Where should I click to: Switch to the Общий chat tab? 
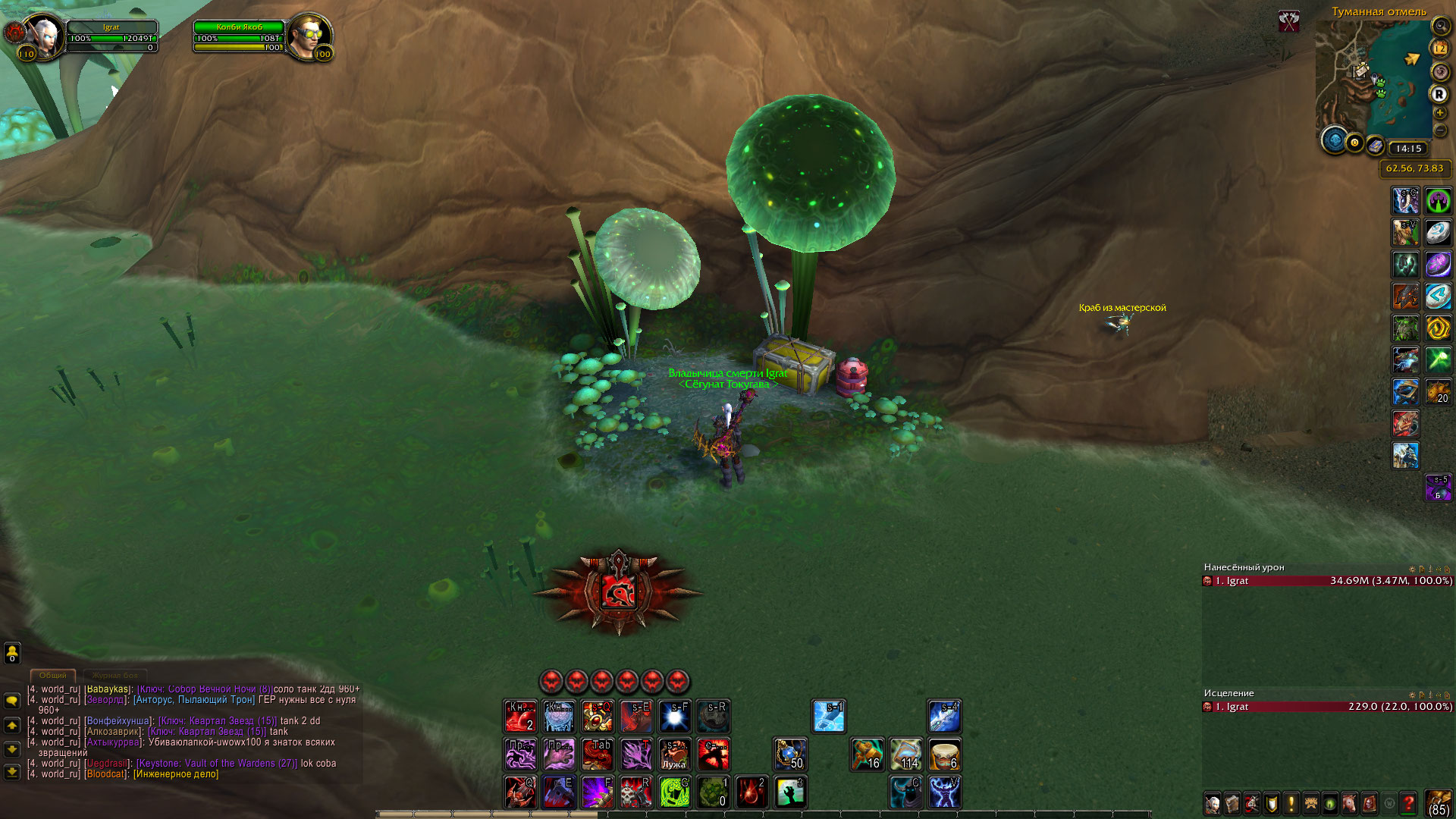point(53,675)
